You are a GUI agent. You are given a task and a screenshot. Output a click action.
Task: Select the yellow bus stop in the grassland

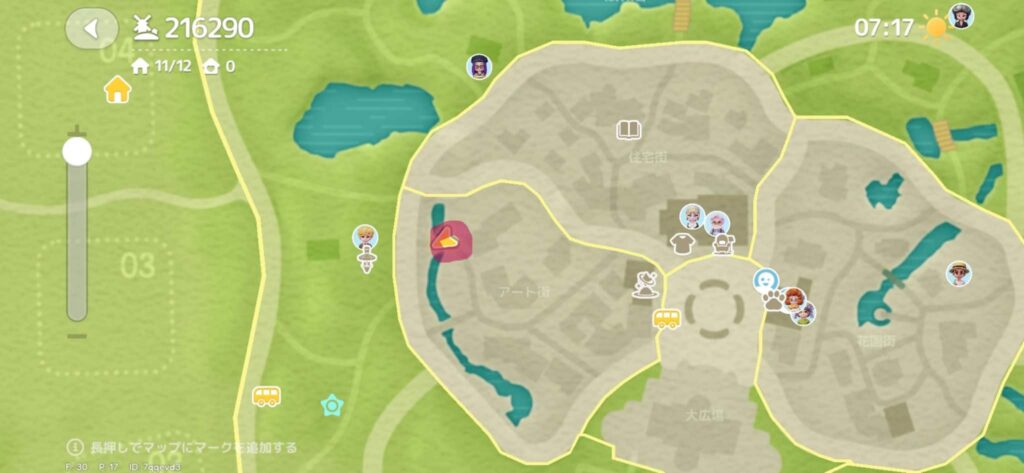pos(266,396)
